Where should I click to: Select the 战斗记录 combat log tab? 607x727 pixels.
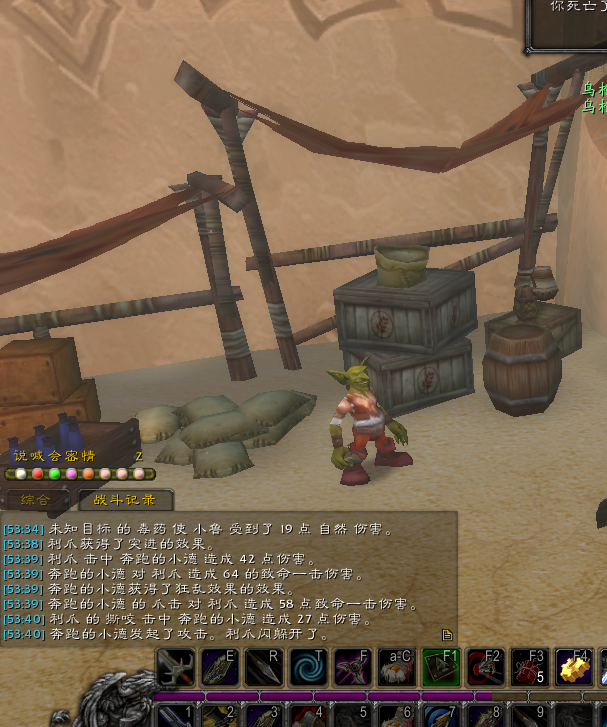pos(125,499)
